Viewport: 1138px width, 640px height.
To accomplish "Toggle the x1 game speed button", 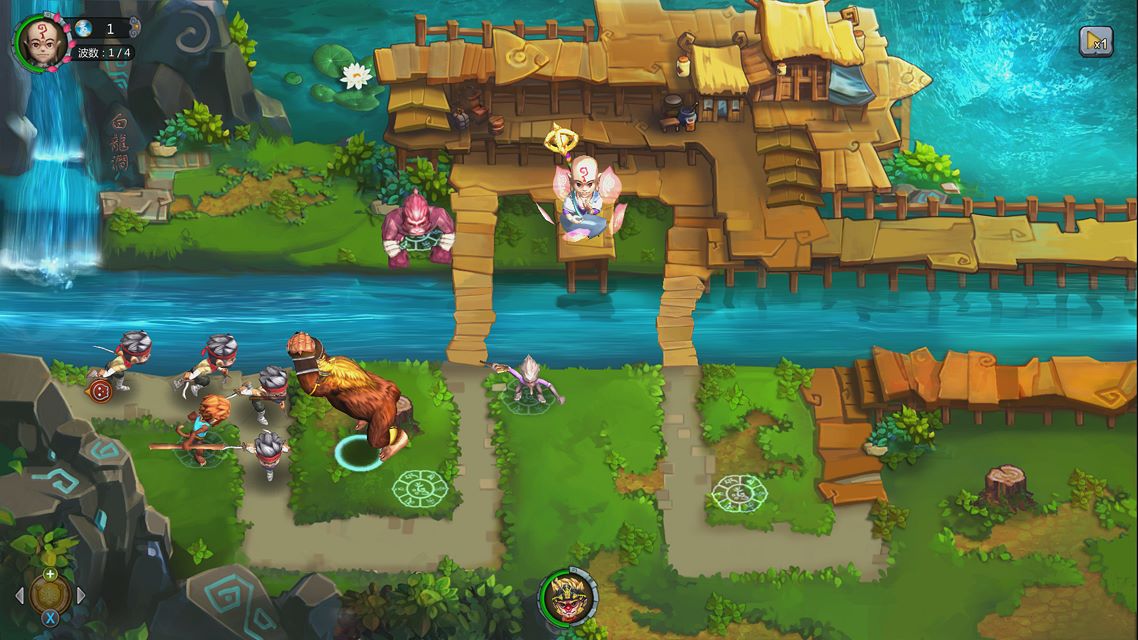I will [1095, 40].
